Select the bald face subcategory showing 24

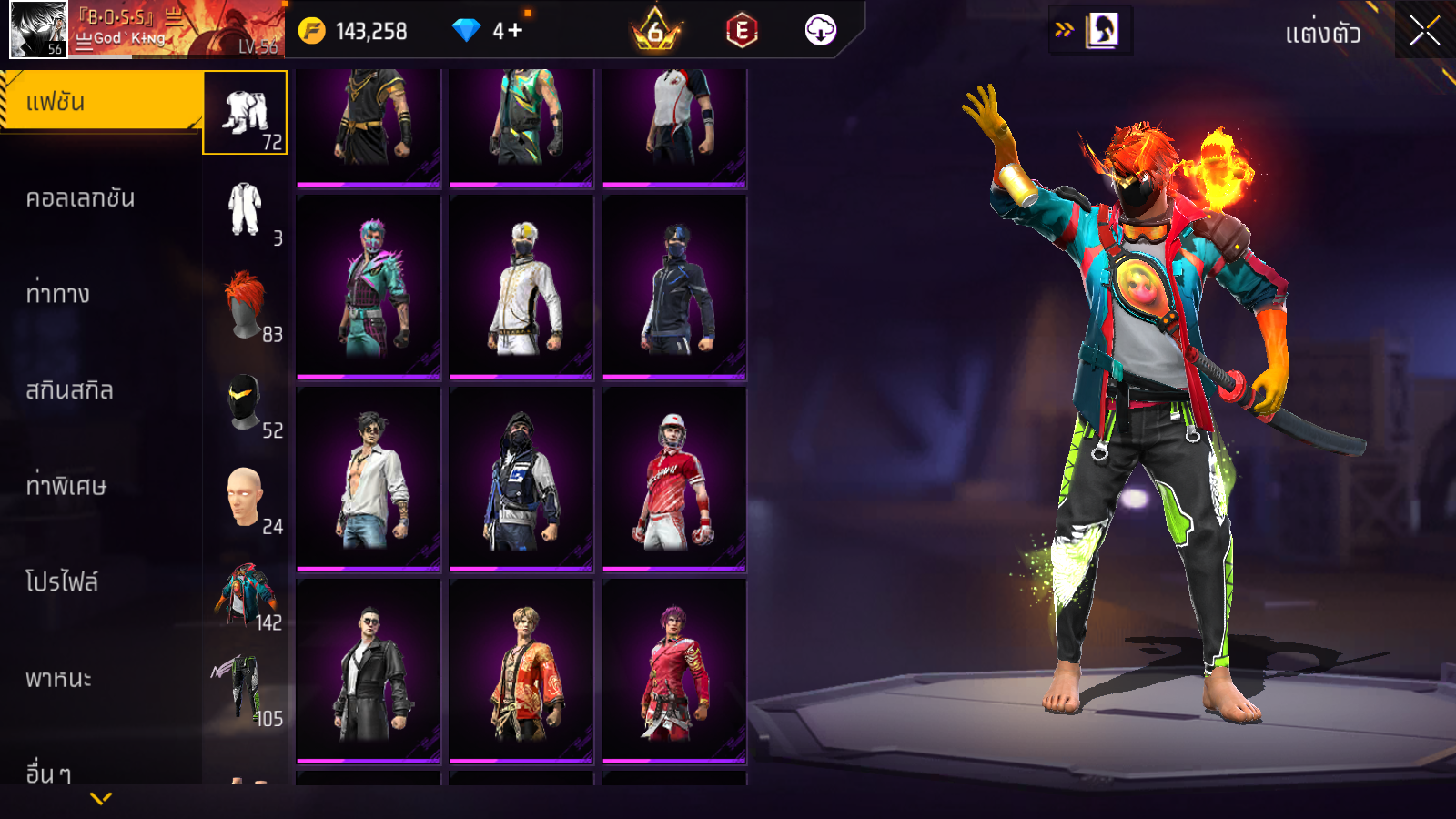click(x=245, y=498)
